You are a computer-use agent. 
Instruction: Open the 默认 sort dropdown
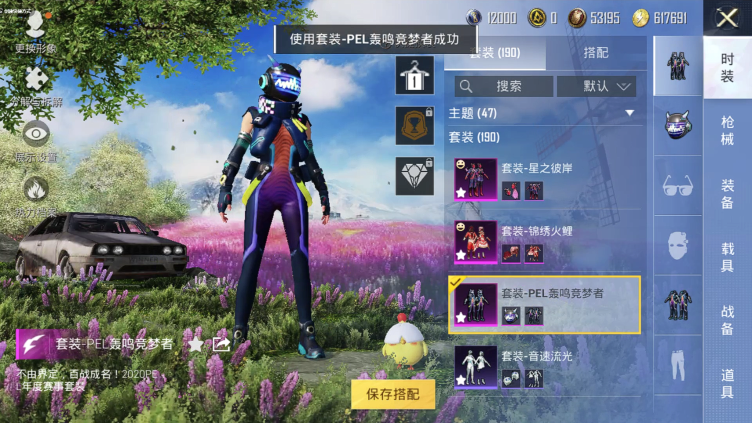596,86
